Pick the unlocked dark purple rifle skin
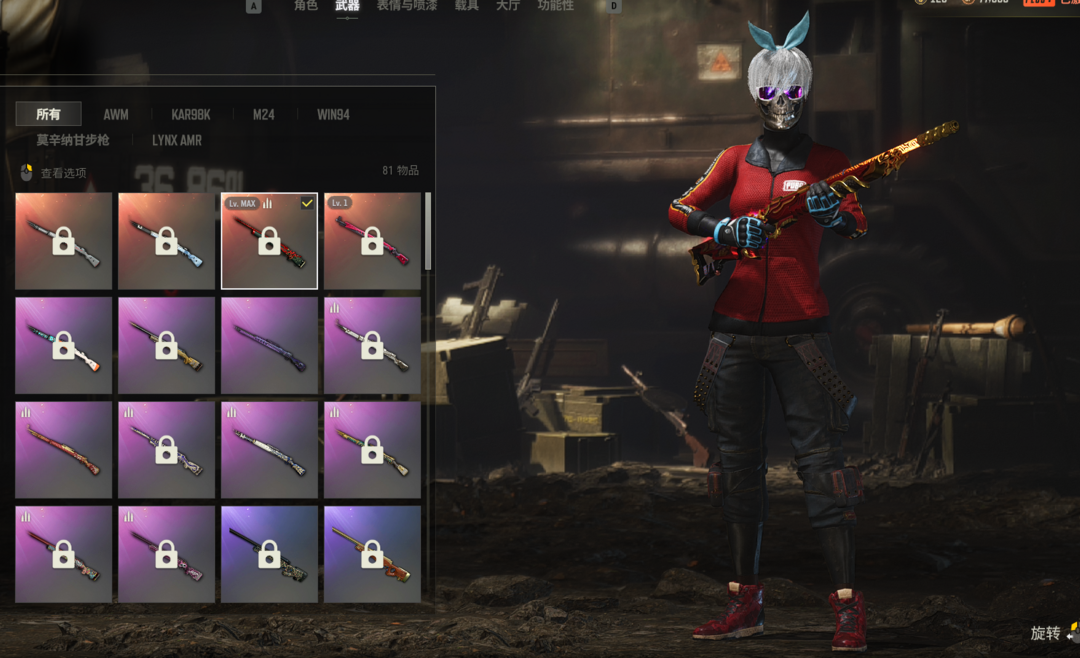 tap(269, 345)
